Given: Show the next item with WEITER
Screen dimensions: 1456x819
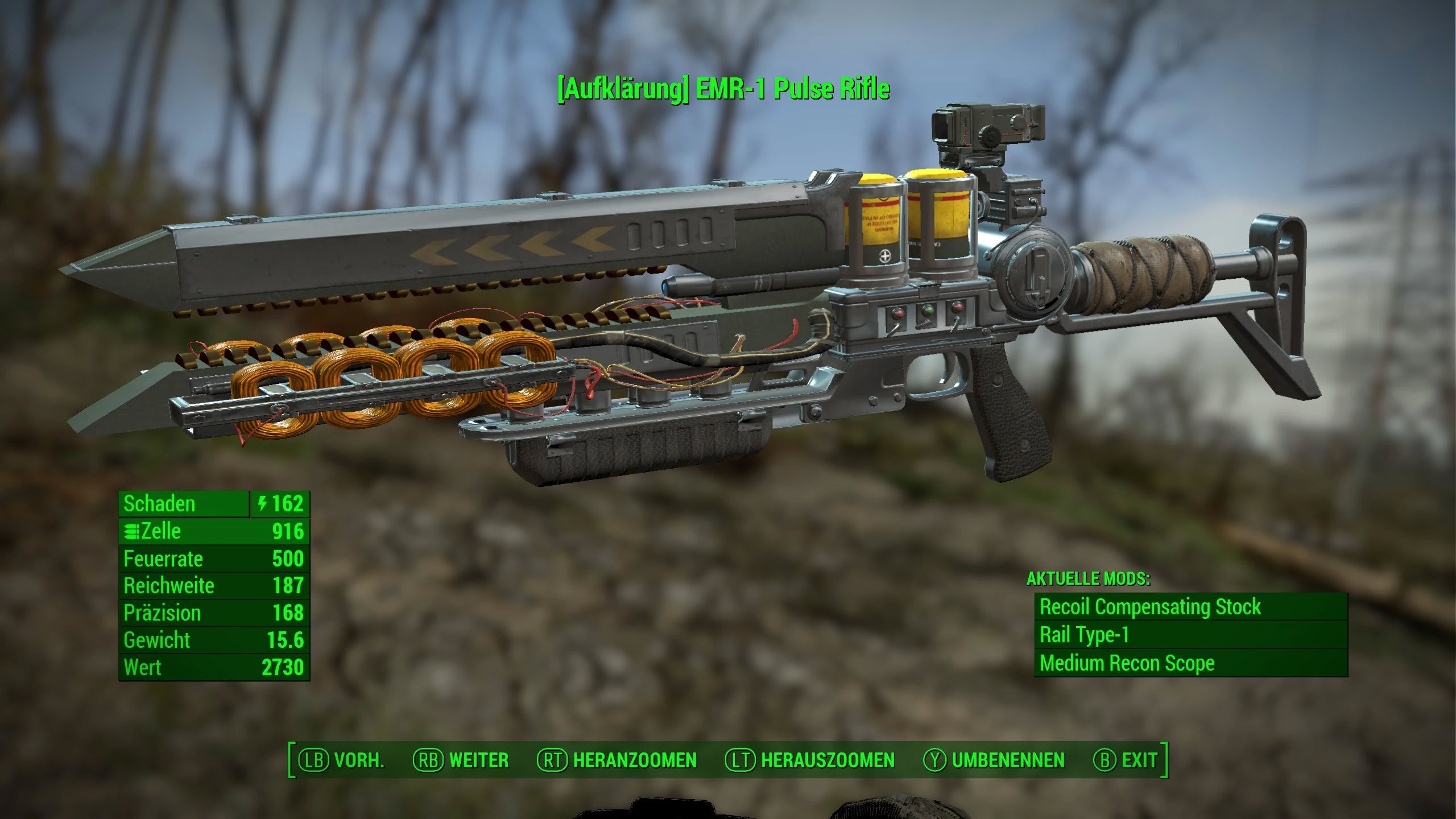Looking at the screenshot, I should (x=461, y=760).
